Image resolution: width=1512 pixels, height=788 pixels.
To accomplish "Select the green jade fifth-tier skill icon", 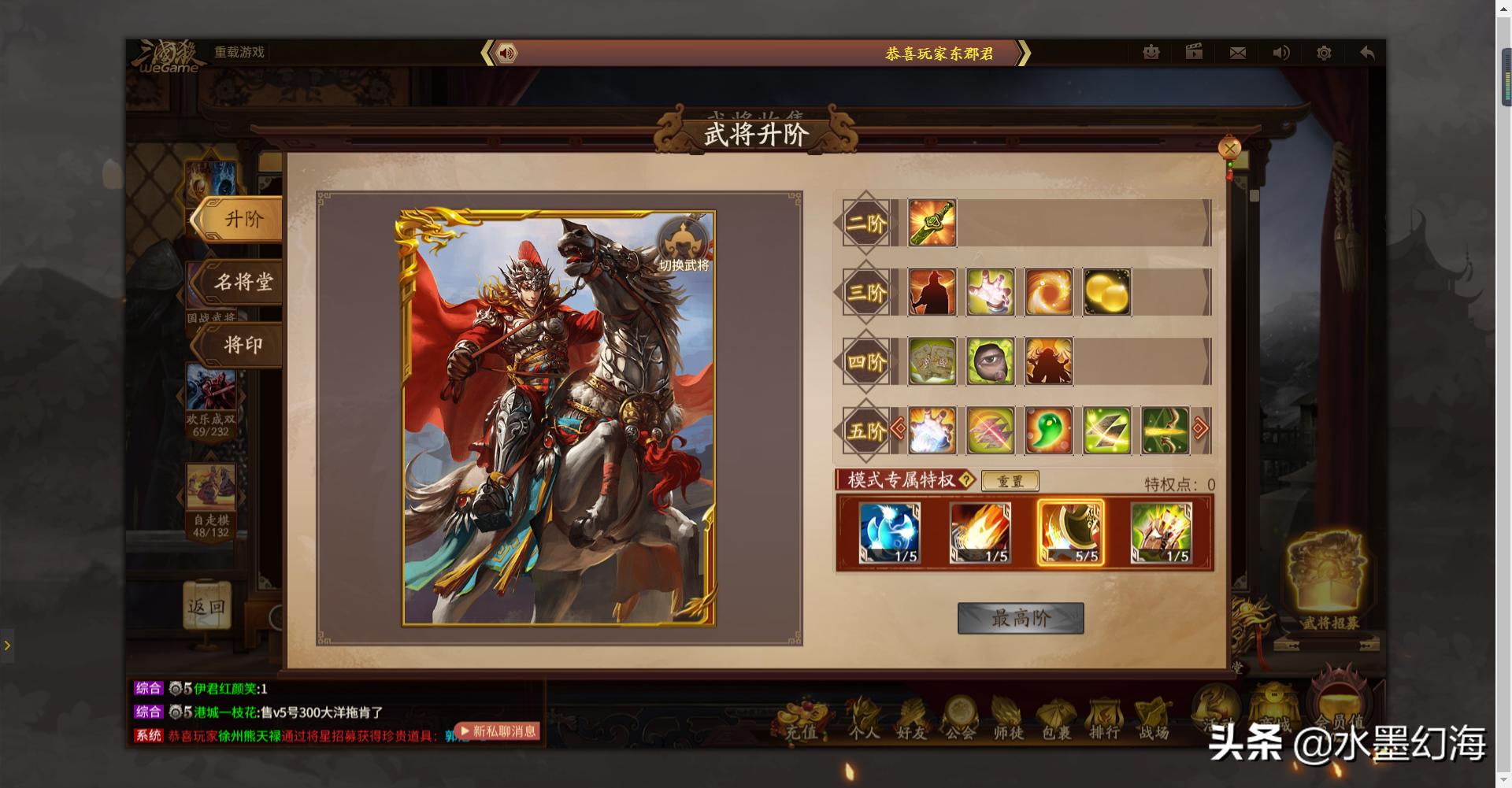I will (1048, 430).
